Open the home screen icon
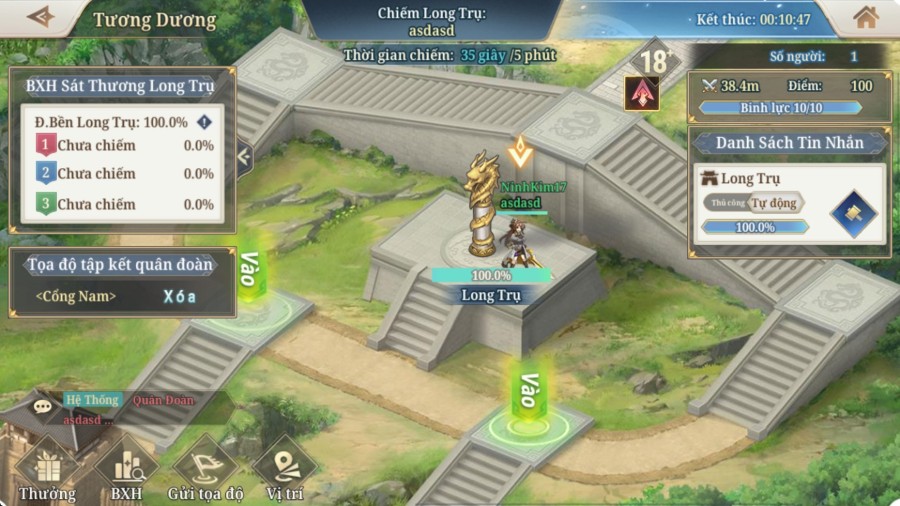This screenshot has width=900, height=506. 866,17
